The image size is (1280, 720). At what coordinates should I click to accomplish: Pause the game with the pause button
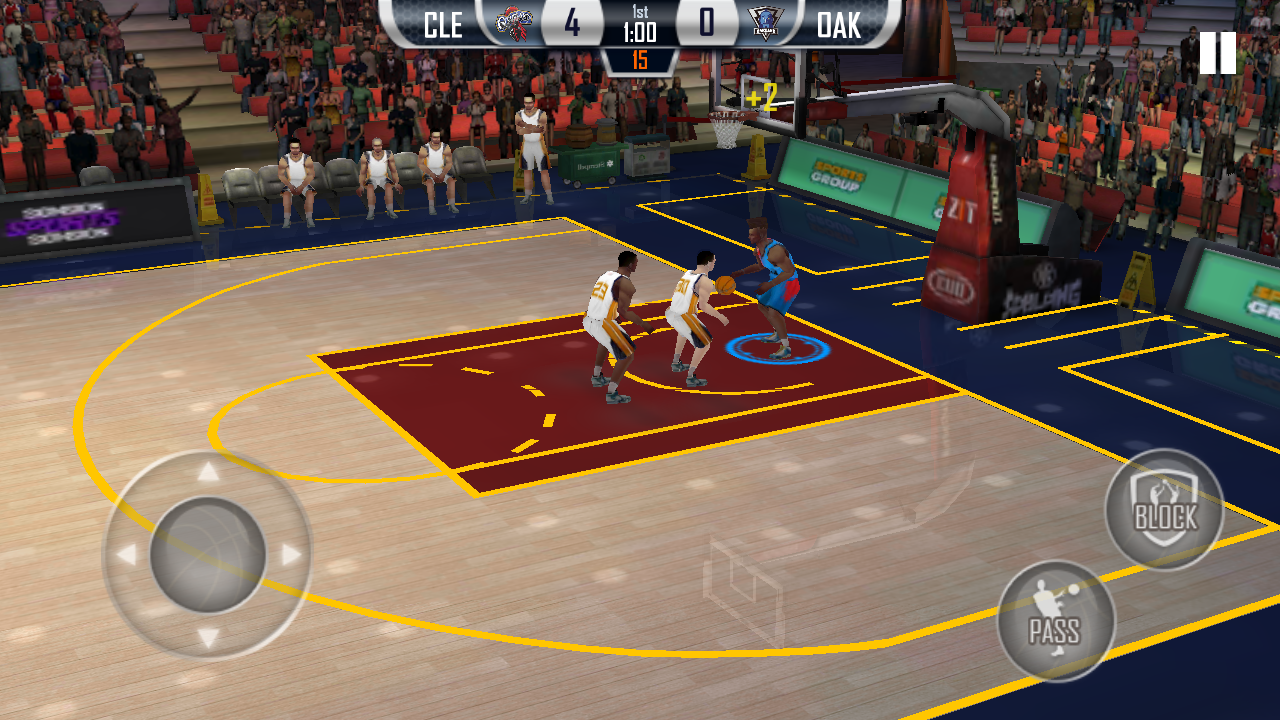coord(1217,53)
